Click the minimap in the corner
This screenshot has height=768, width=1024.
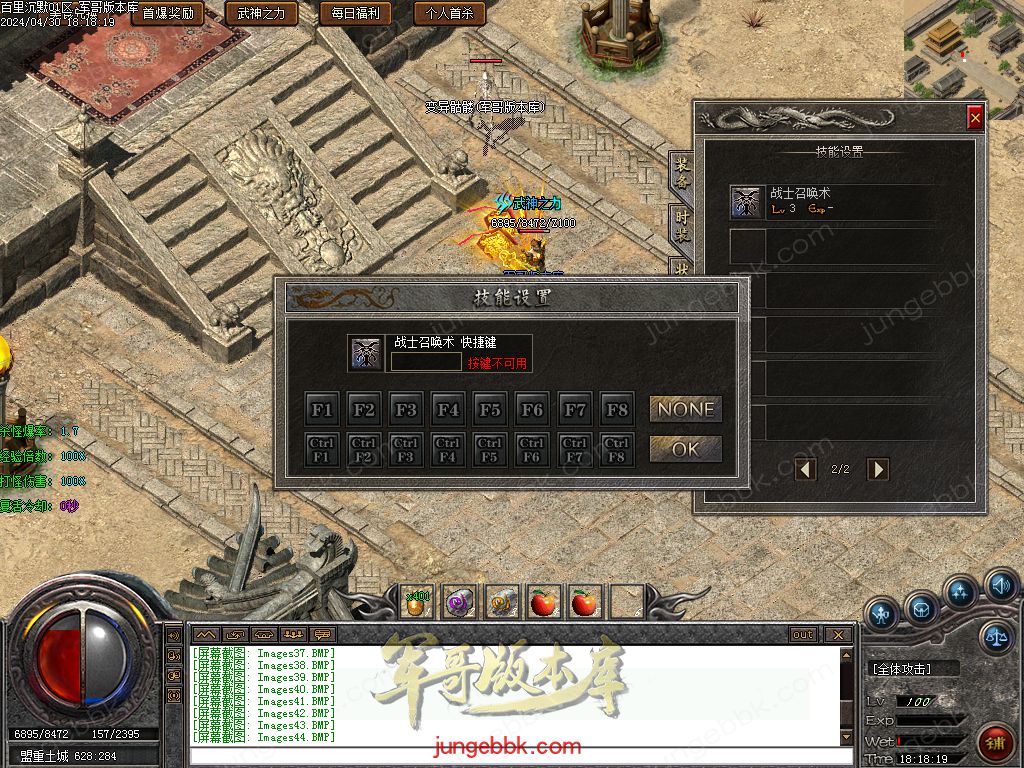(962, 50)
